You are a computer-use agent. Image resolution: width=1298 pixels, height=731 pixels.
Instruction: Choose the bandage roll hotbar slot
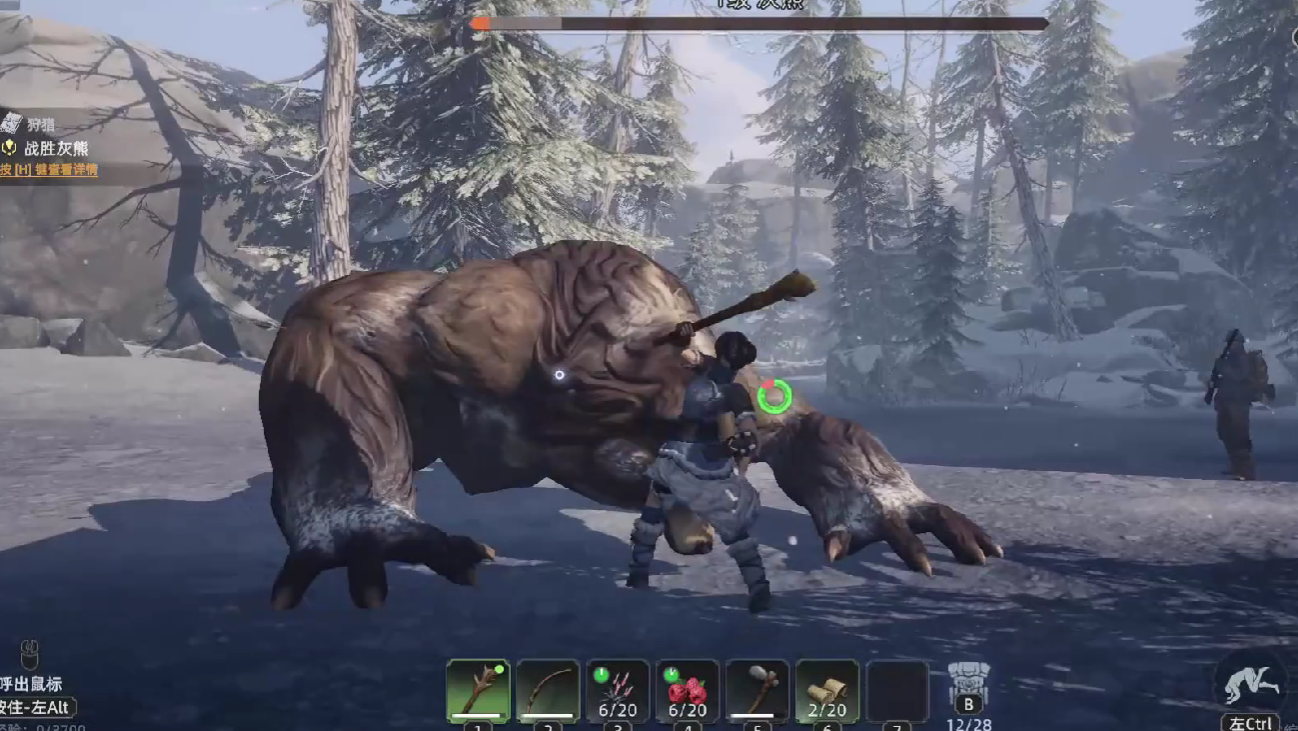828,690
